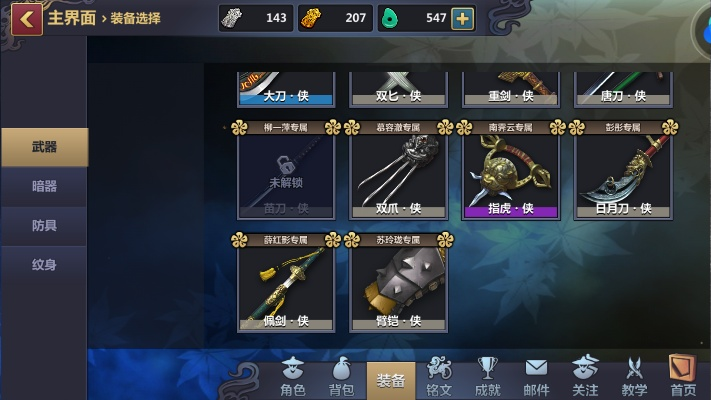Open the 背包 backpack
Image resolution: width=711 pixels, height=400 pixels.
point(342,377)
